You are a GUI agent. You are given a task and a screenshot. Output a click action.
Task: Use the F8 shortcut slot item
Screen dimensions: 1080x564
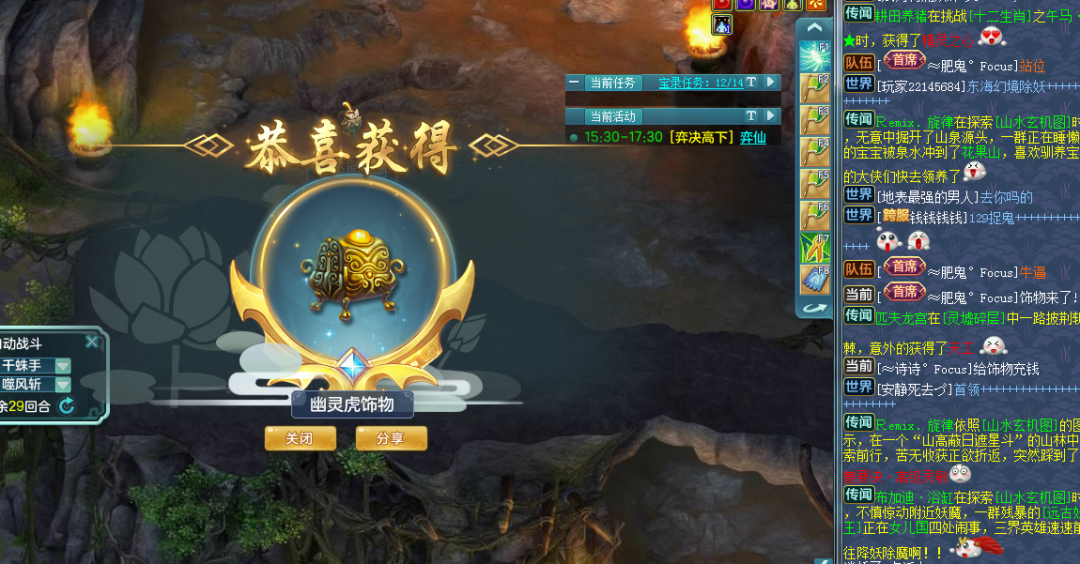815,279
